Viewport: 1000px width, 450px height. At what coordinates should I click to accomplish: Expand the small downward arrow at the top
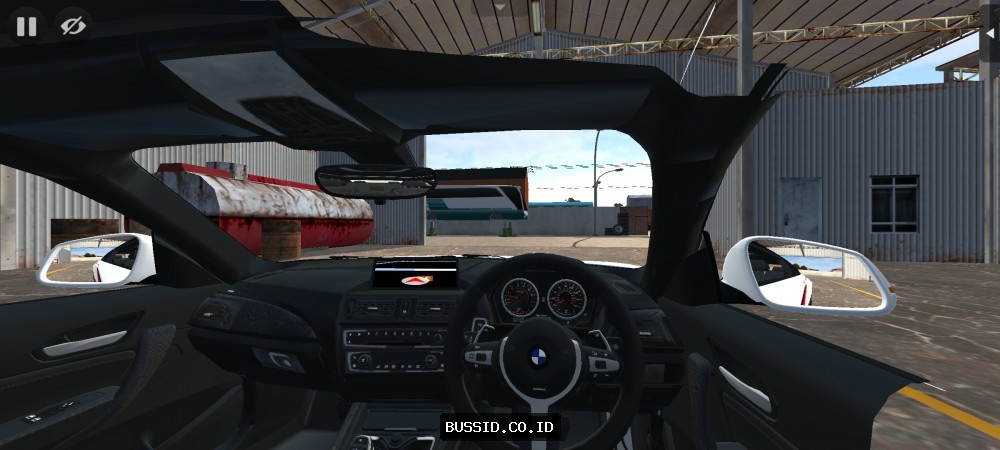(x=500, y=6)
